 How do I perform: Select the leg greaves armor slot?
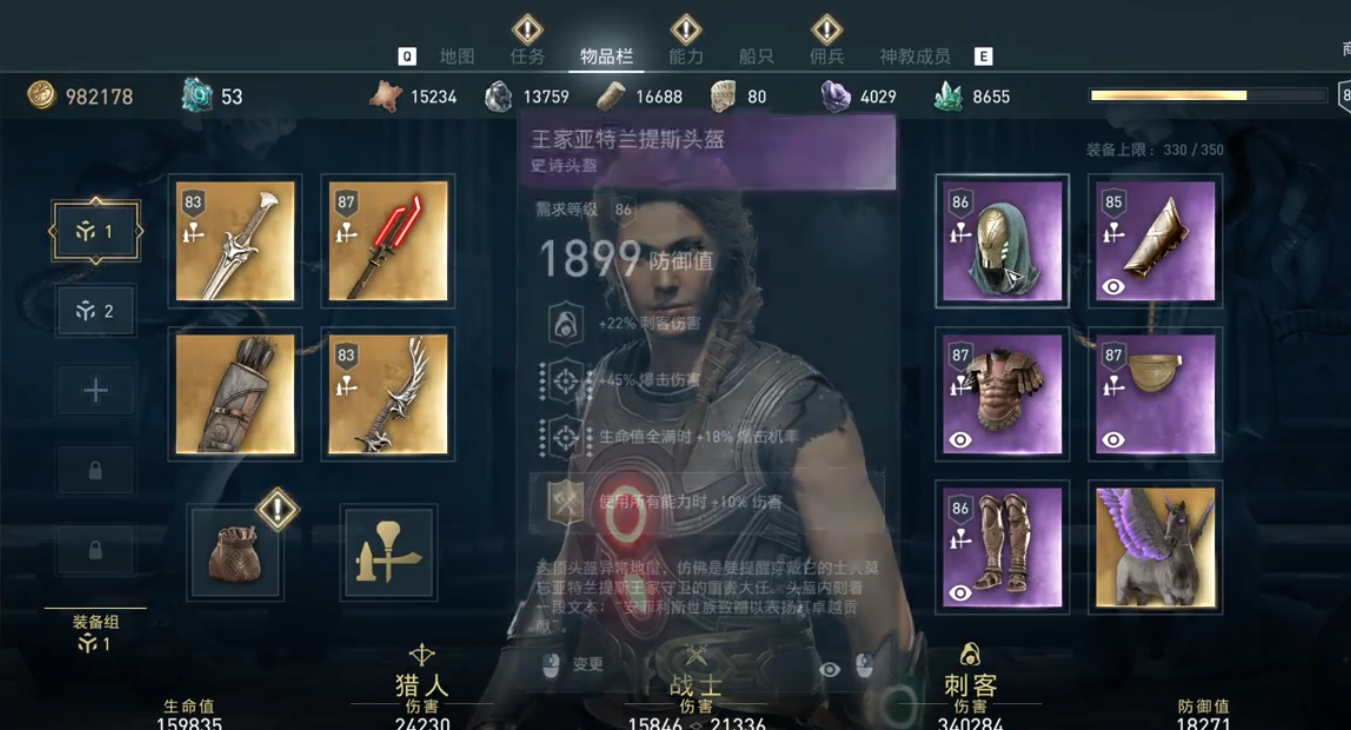[x=1002, y=547]
